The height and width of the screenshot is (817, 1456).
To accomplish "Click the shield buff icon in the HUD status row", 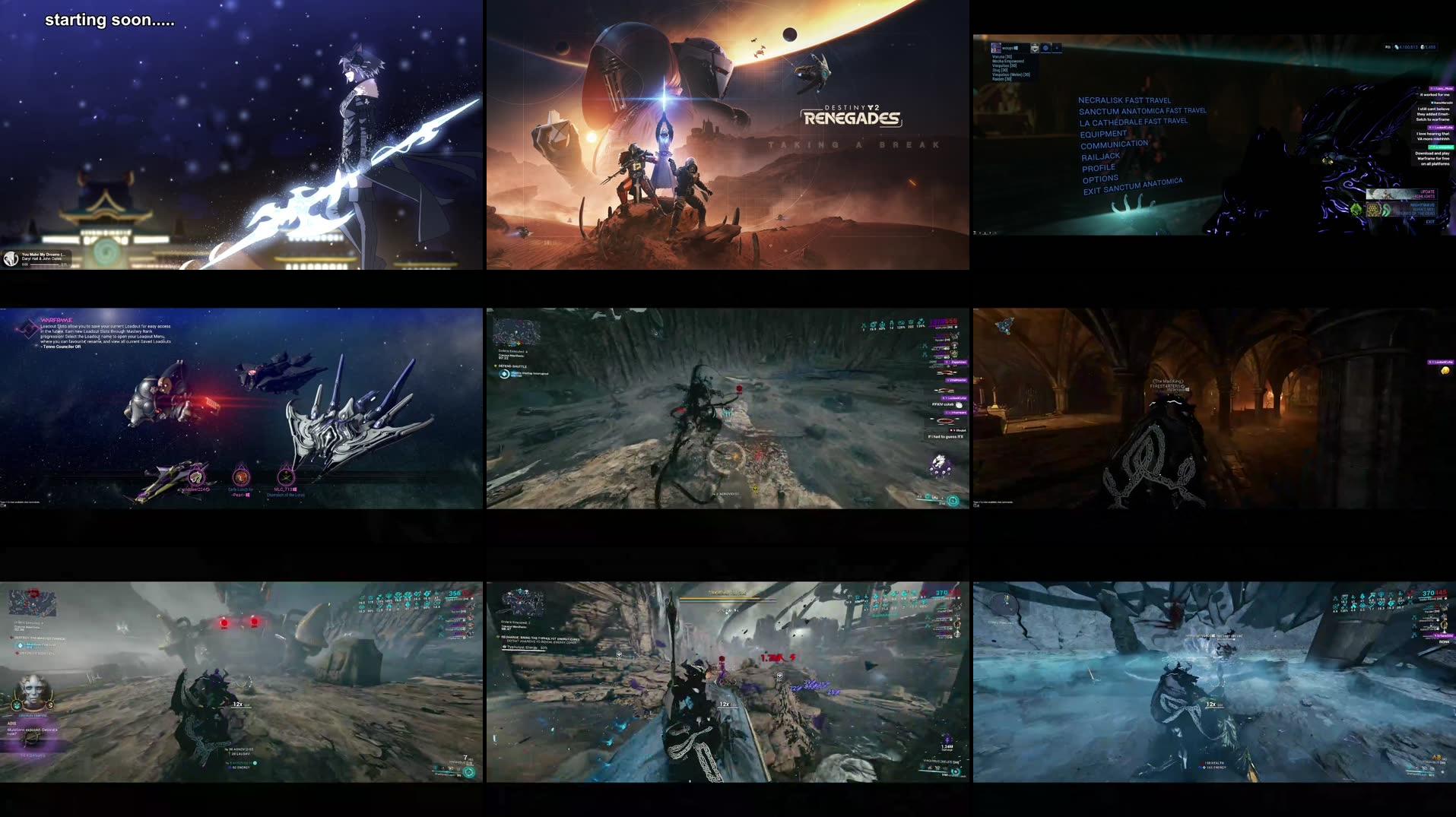I will pyautogui.click(x=911, y=322).
